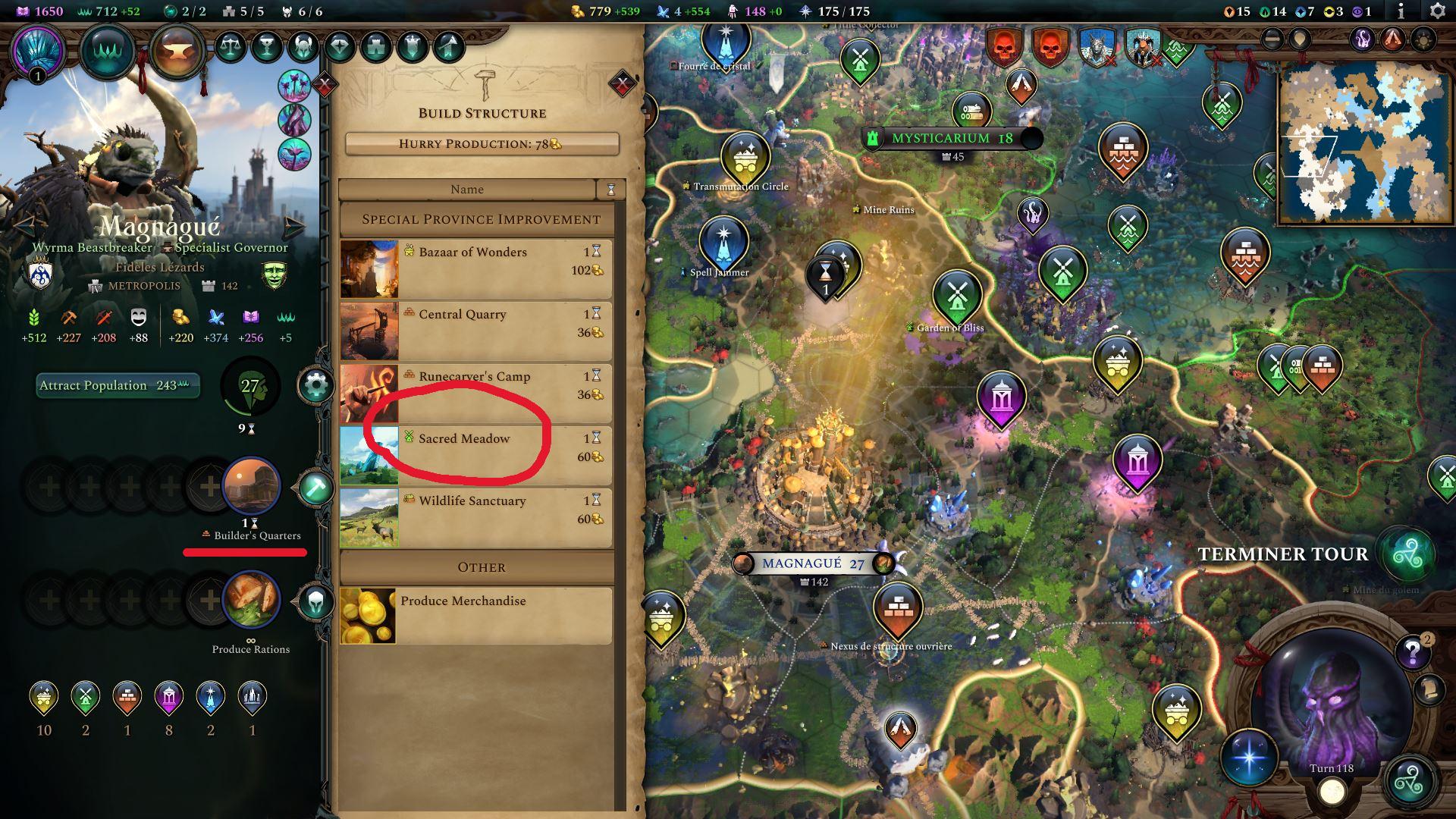Sort build list by the hourglass turn column
This screenshot has width=1456, height=819.
[612, 190]
